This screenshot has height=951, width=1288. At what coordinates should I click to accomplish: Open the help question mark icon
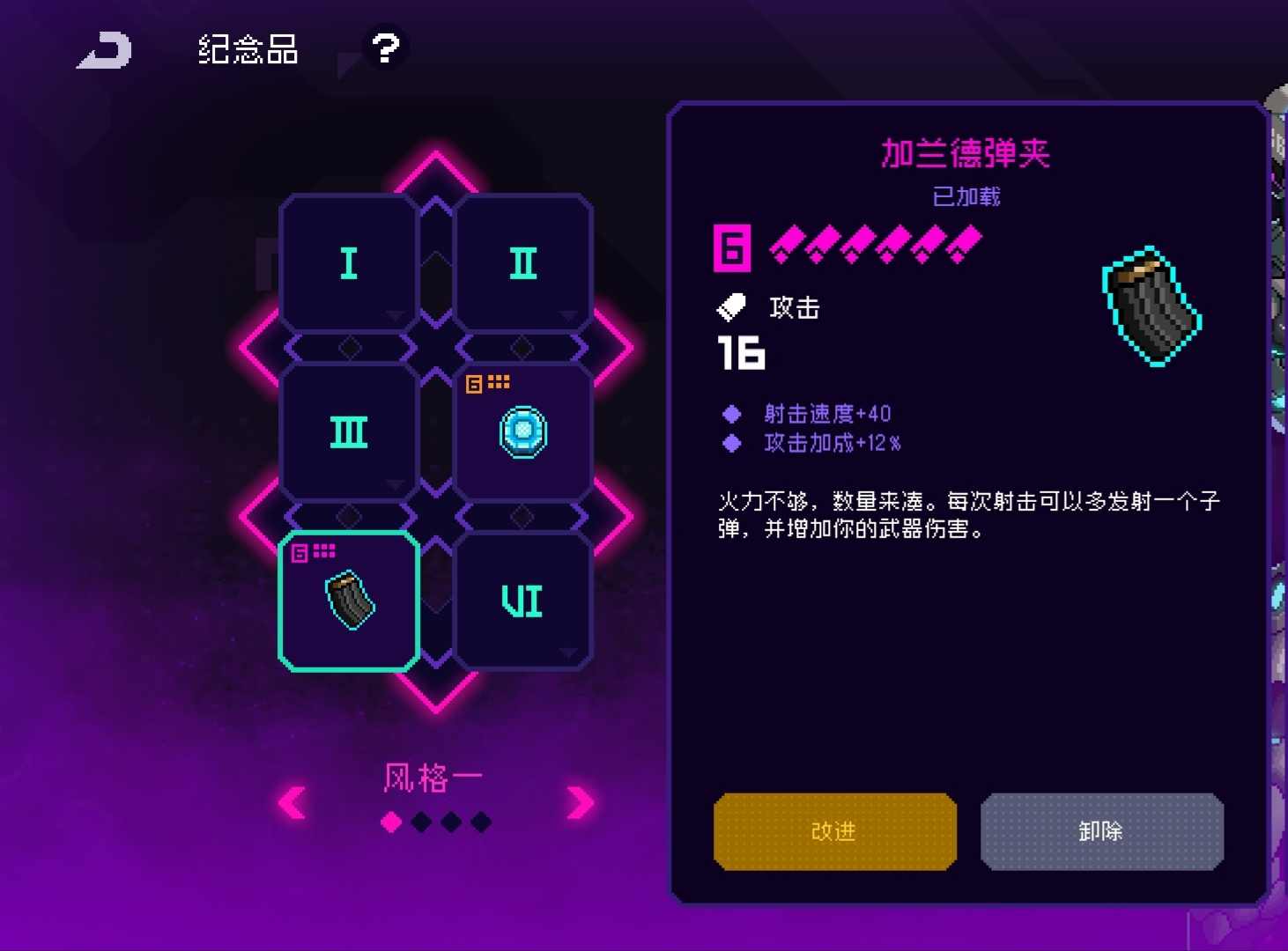385,48
